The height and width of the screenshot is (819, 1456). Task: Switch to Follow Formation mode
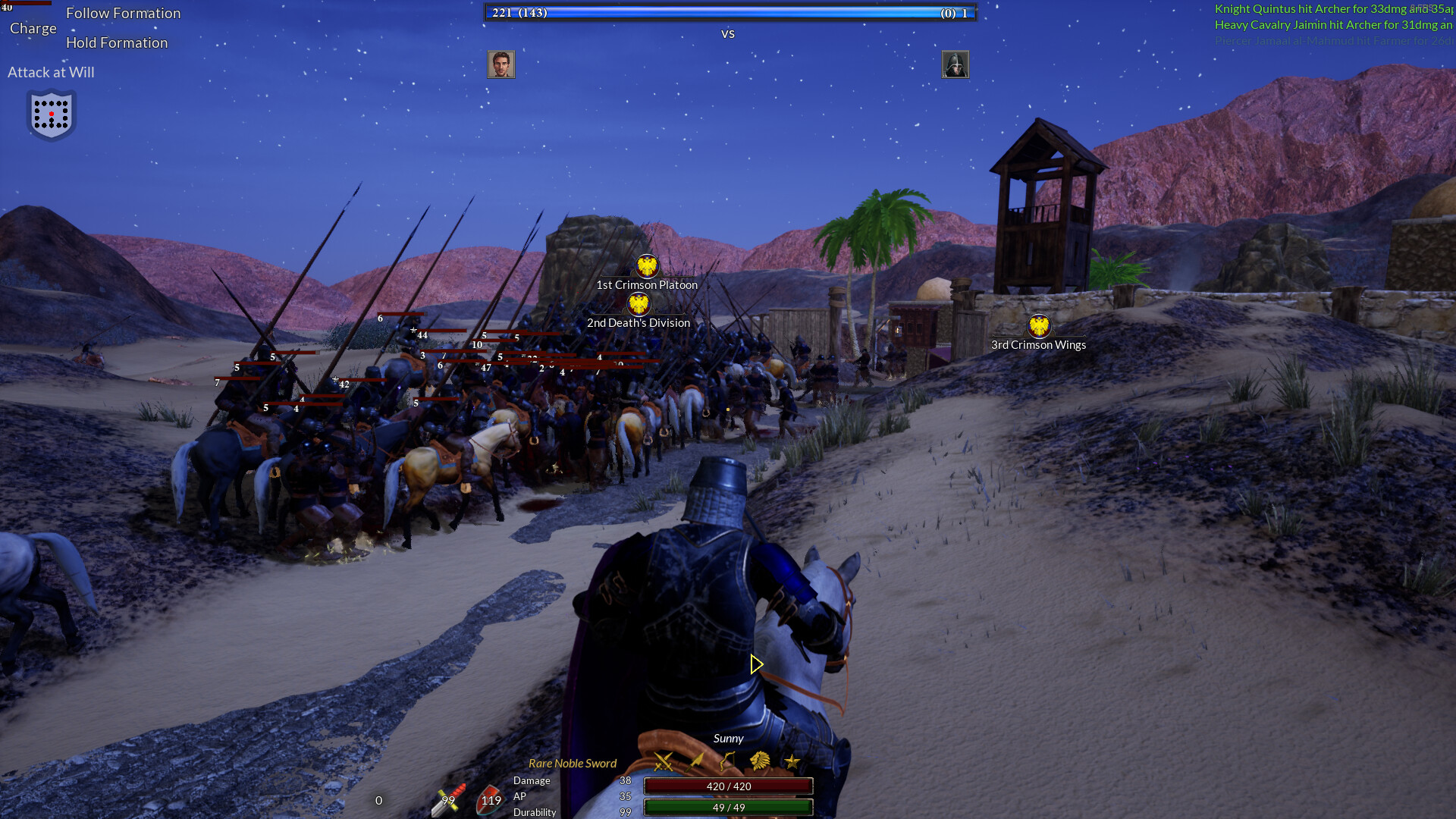124,13
